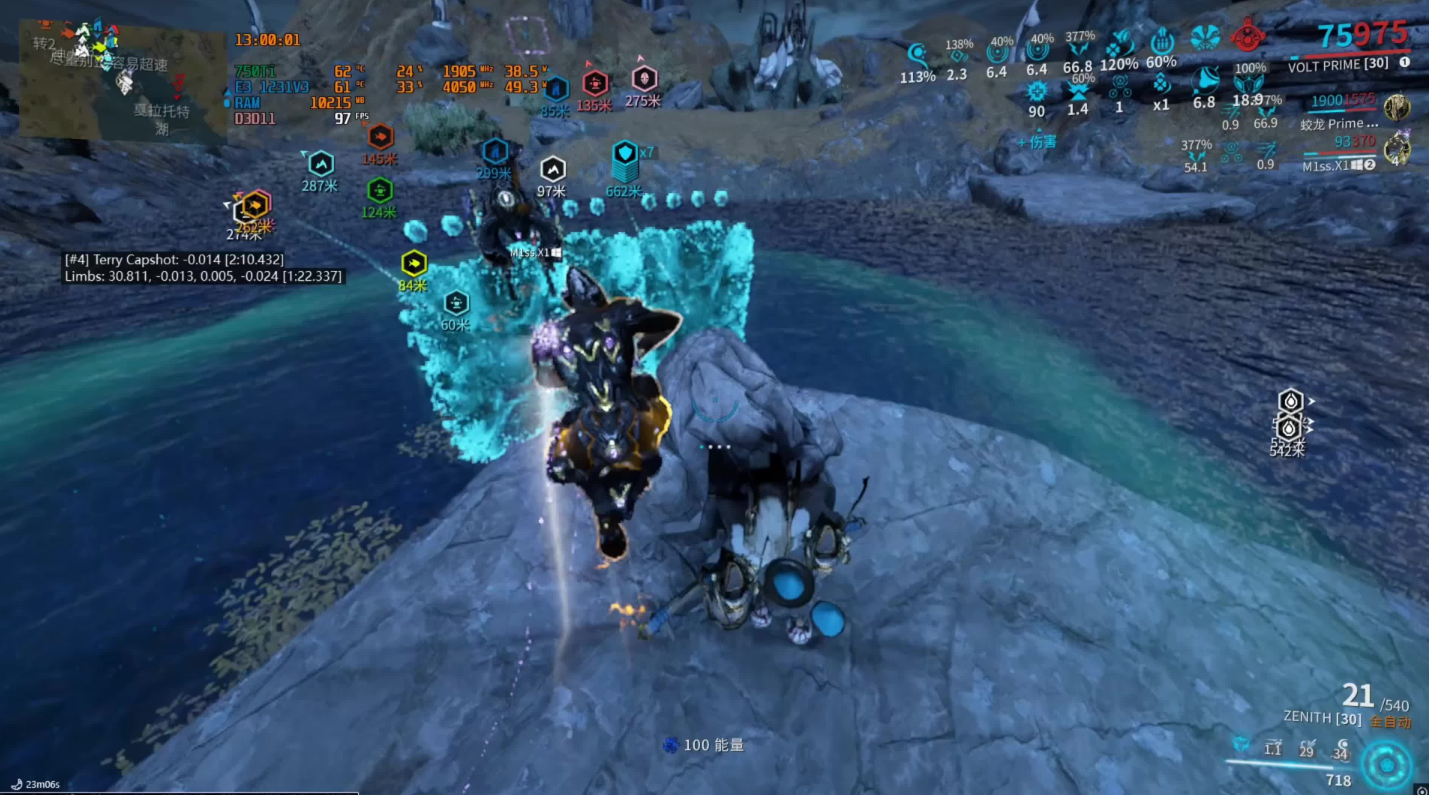Image resolution: width=1429 pixels, height=795 pixels.
Task: Click the red buff icon beside shields
Action: click(x=1247, y=38)
